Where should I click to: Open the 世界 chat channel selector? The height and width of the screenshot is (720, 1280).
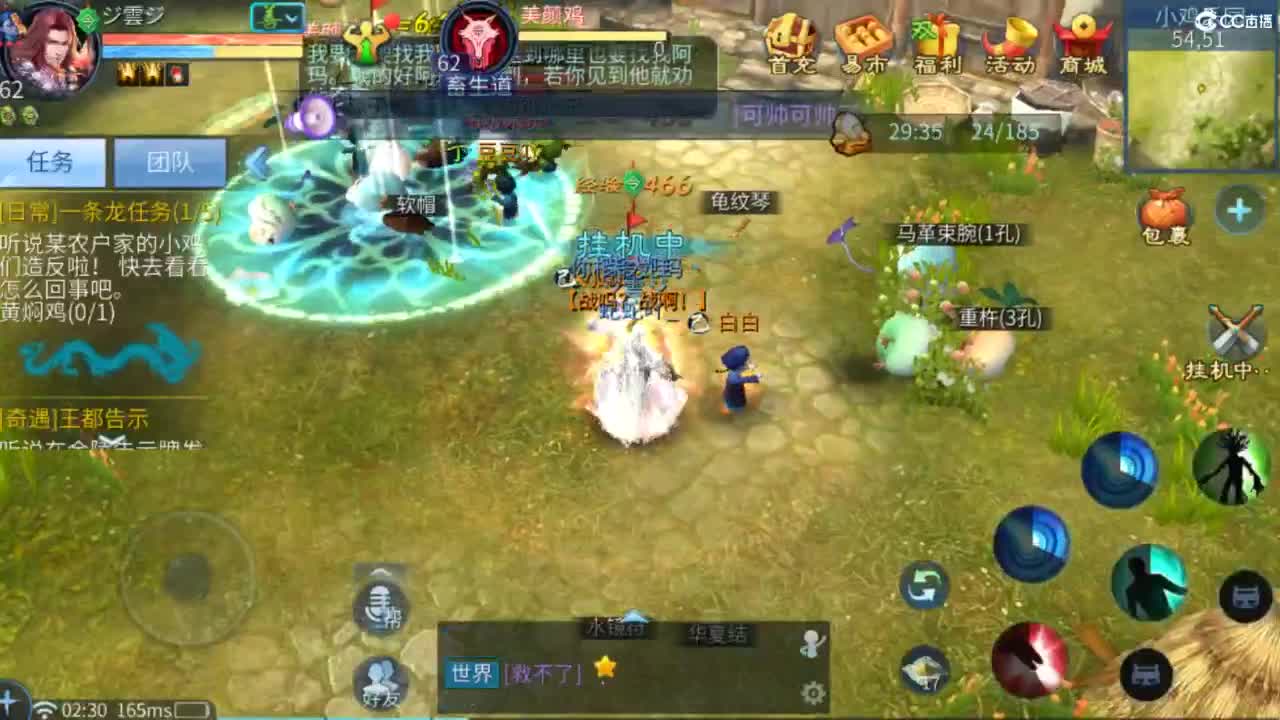coord(473,674)
